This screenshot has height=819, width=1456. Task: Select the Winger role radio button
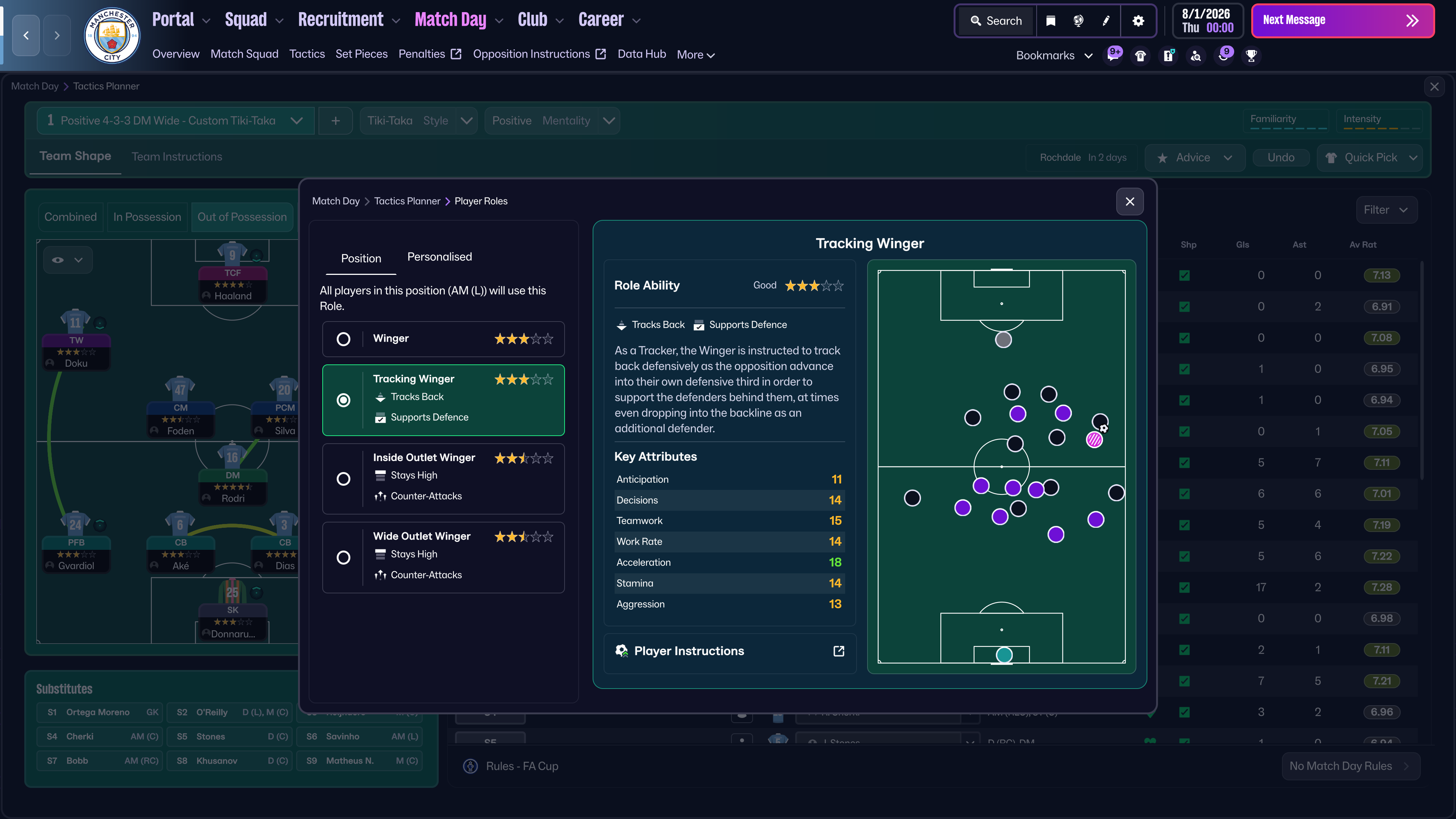(343, 339)
